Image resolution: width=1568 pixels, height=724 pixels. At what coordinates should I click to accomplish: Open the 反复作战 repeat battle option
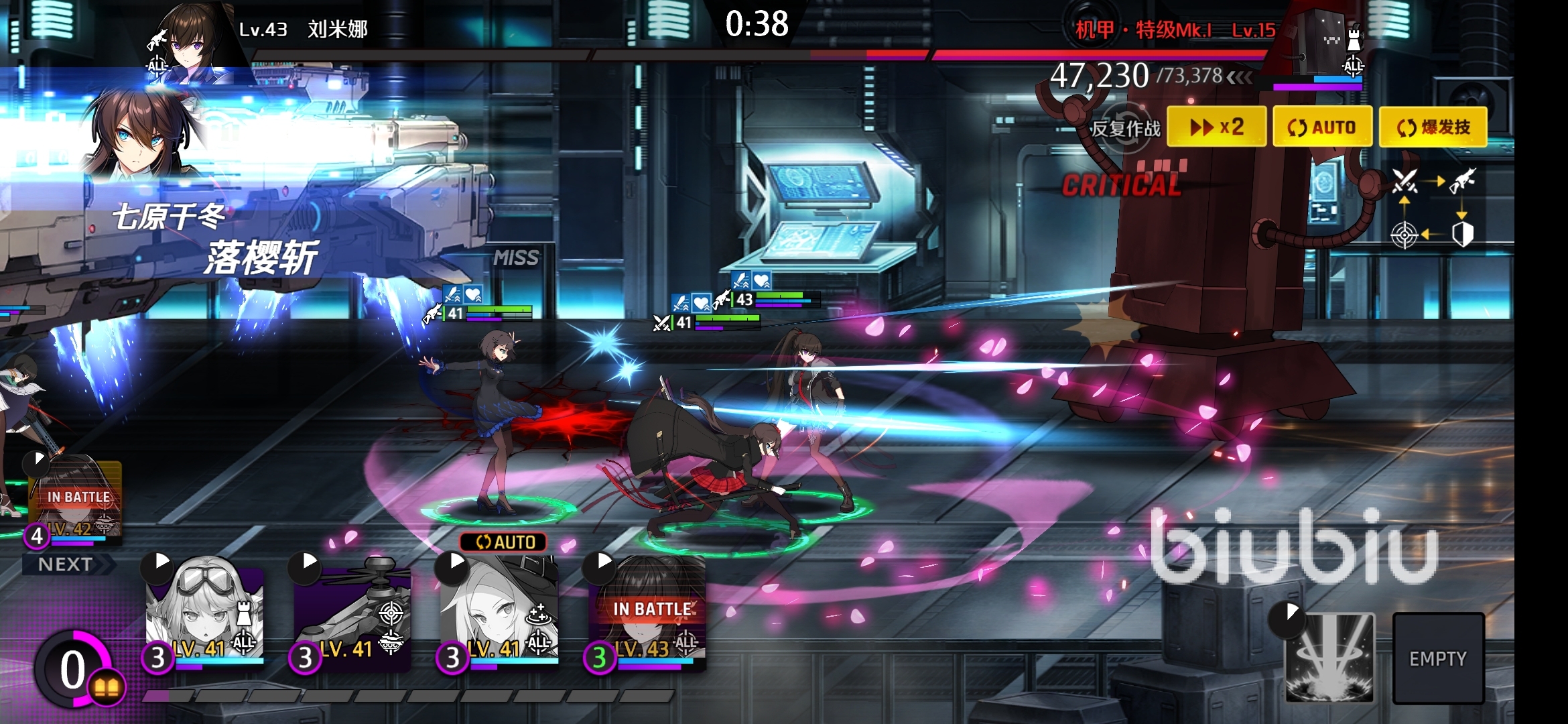[x=1126, y=128]
